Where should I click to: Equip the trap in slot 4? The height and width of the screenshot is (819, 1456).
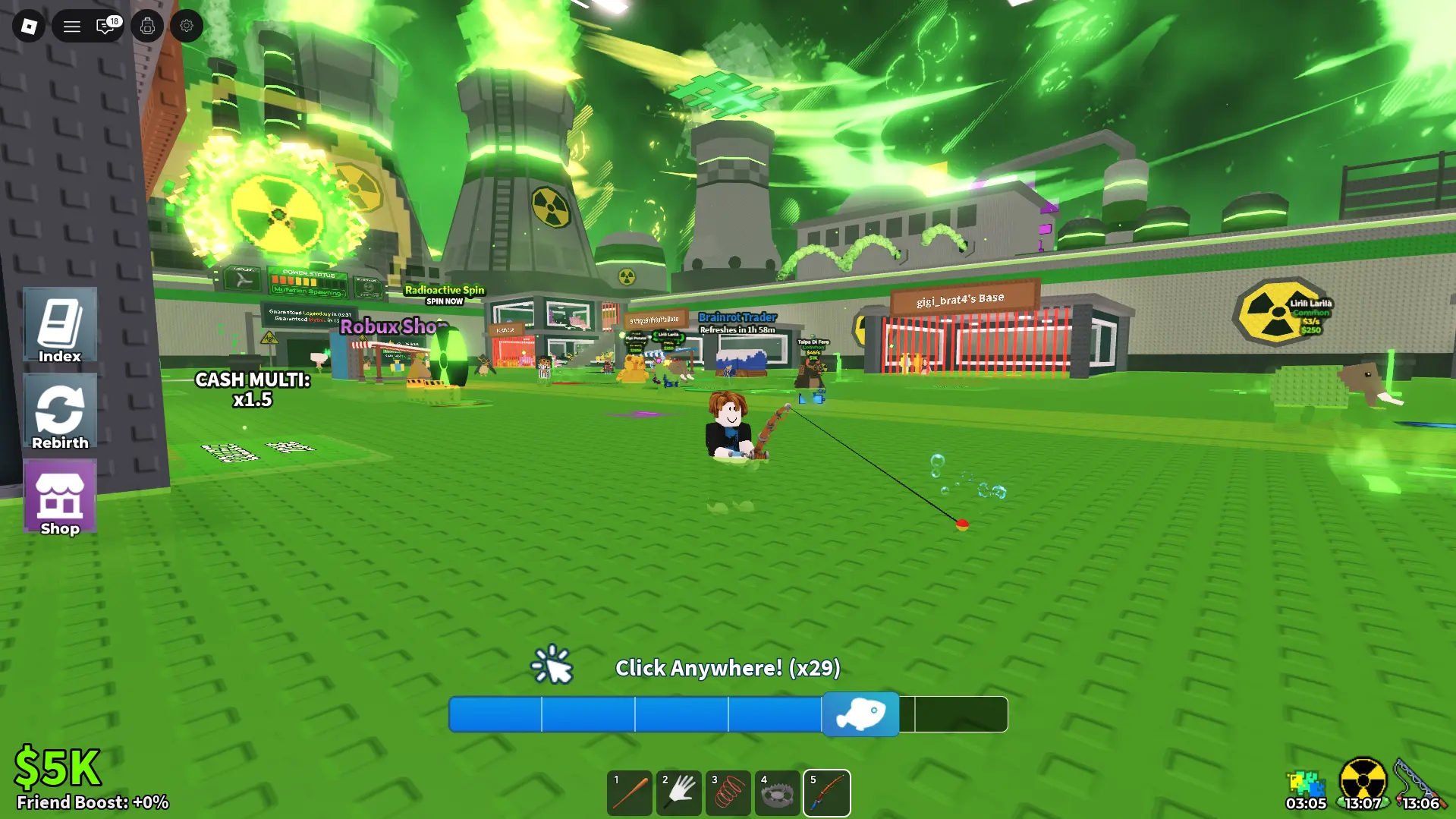[x=777, y=792]
